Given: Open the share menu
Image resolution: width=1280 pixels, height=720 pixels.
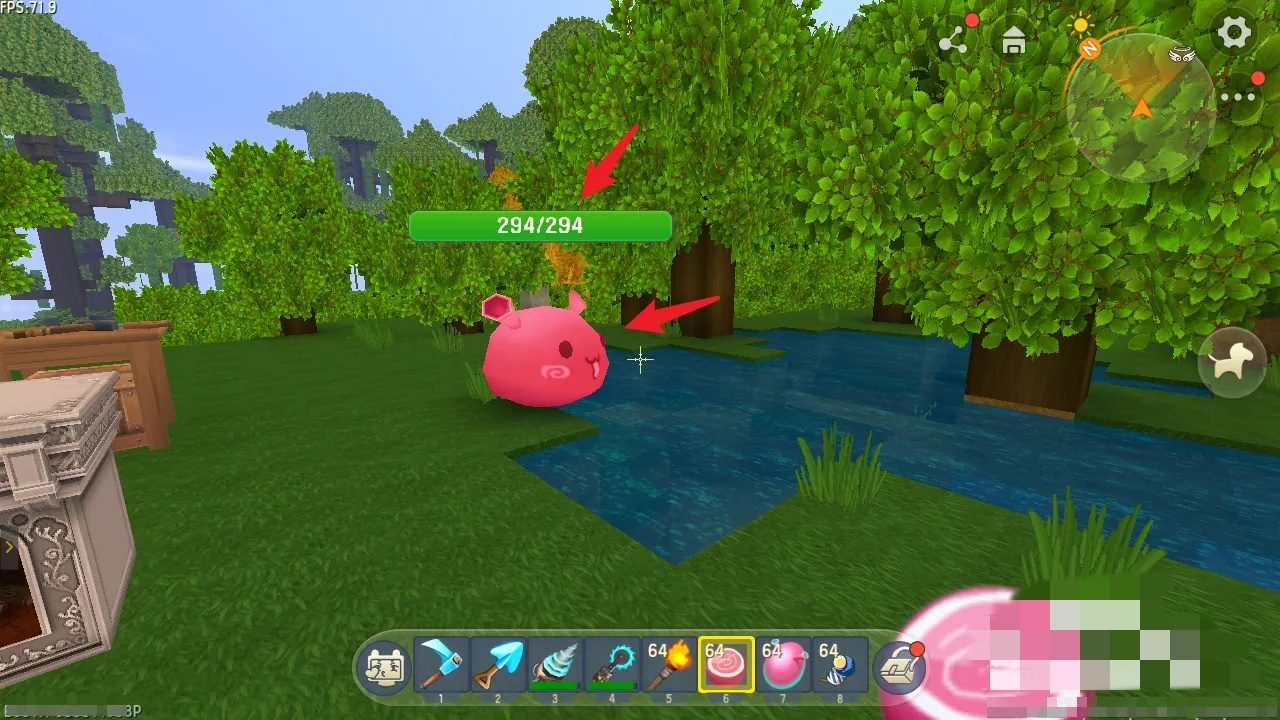Looking at the screenshot, I should 953,41.
